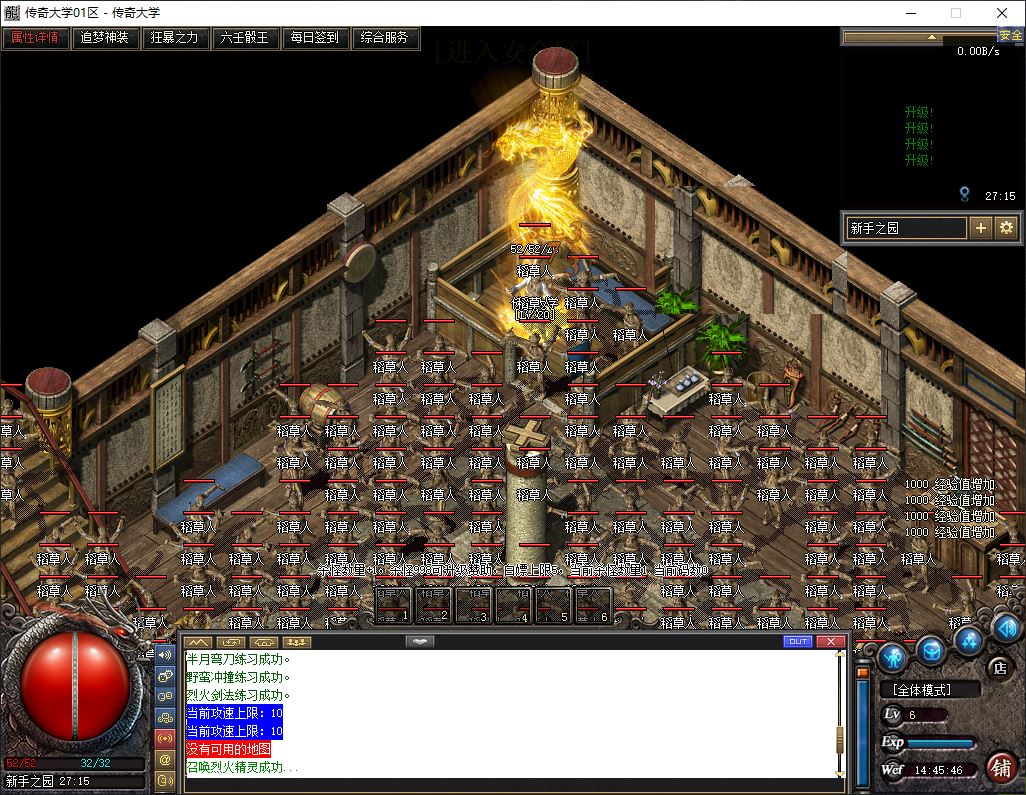The height and width of the screenshot is (795, 1026).
Task: Change the 全体模式 attack mode
Action: click(922, 690)
